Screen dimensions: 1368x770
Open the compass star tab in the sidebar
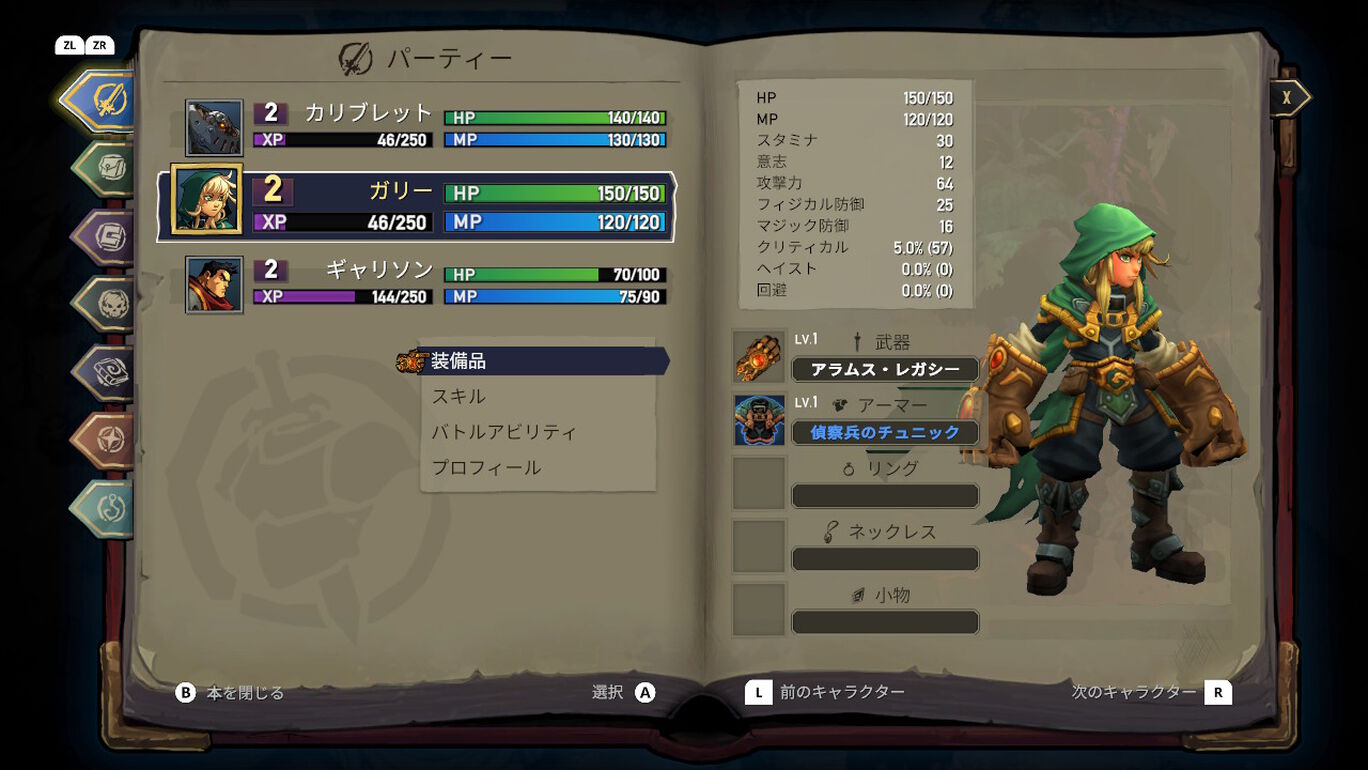100,437
